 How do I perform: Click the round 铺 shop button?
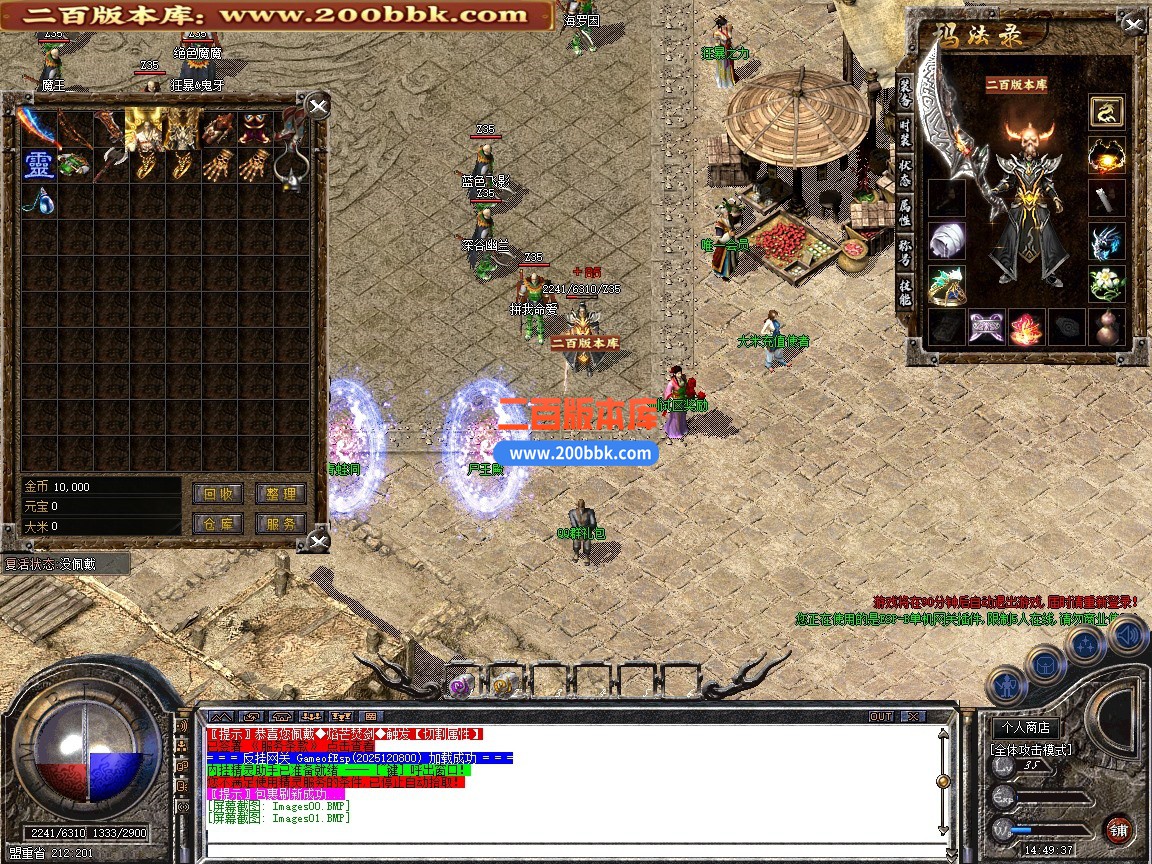tap(1119, 829)
